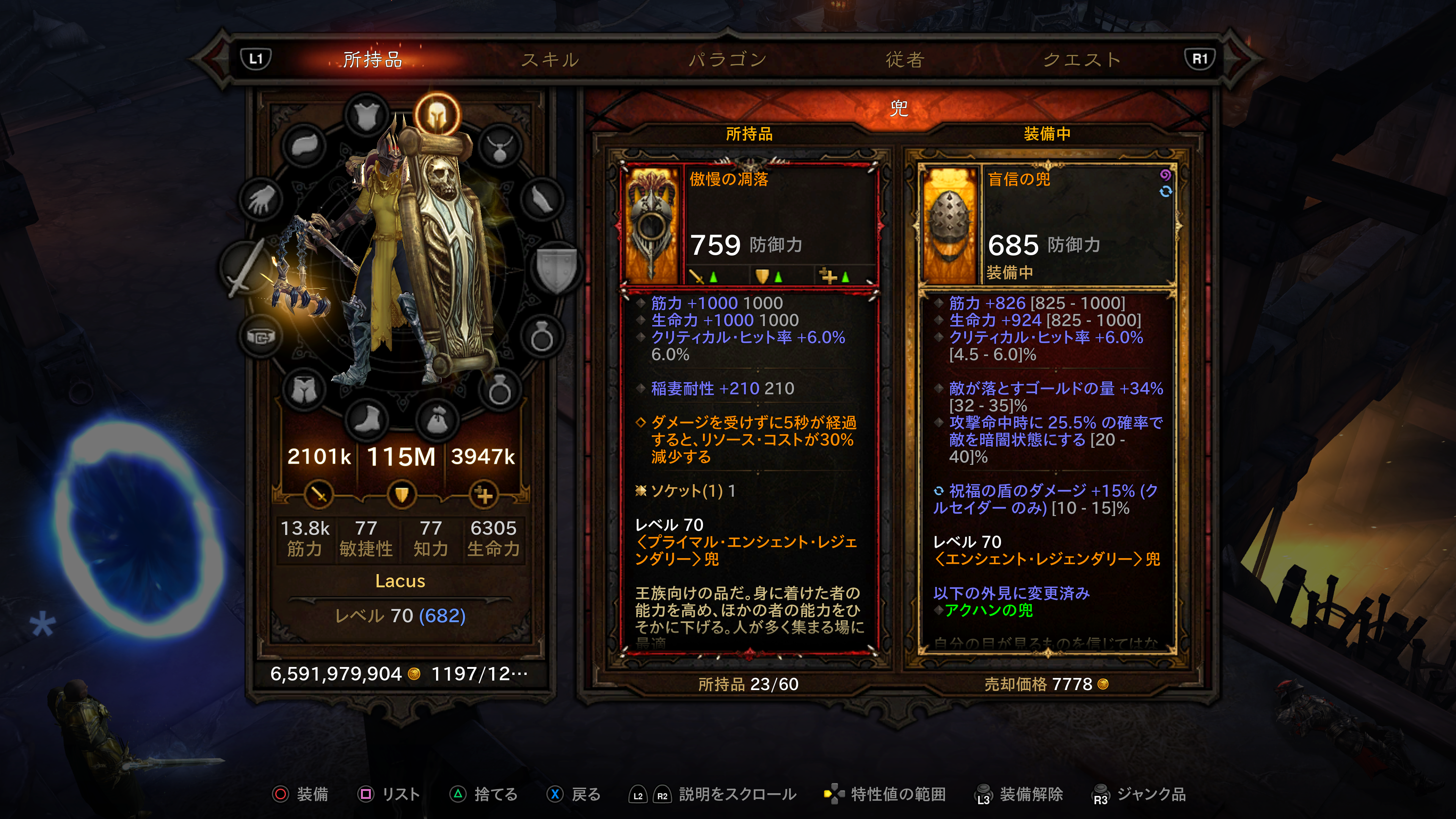The height and width of the screenshot is (819, 1456).
Task: Select the gloves equipment slot
Action: (x=260, y=199)
